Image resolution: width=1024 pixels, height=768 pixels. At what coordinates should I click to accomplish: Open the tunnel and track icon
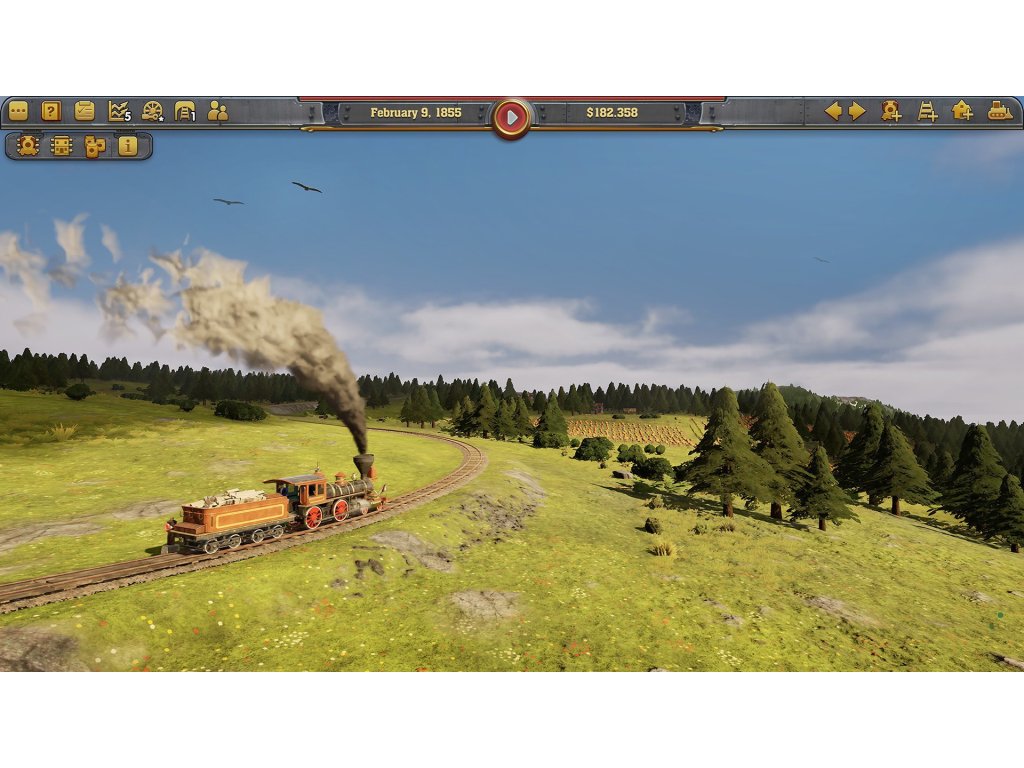click(185, 111)
